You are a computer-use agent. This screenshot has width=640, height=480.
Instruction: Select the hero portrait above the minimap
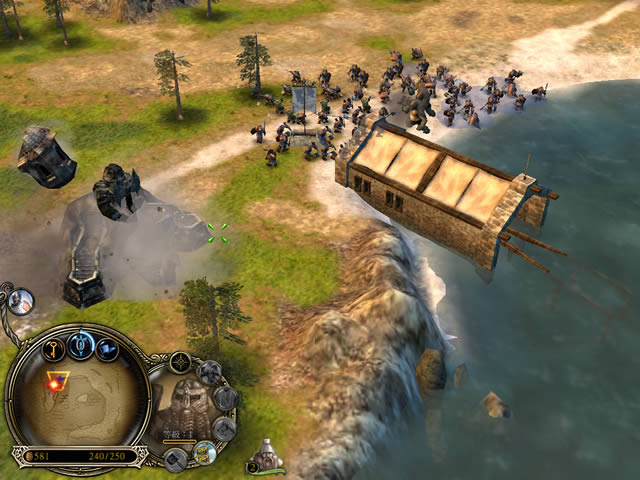click(x=20, y=300)
